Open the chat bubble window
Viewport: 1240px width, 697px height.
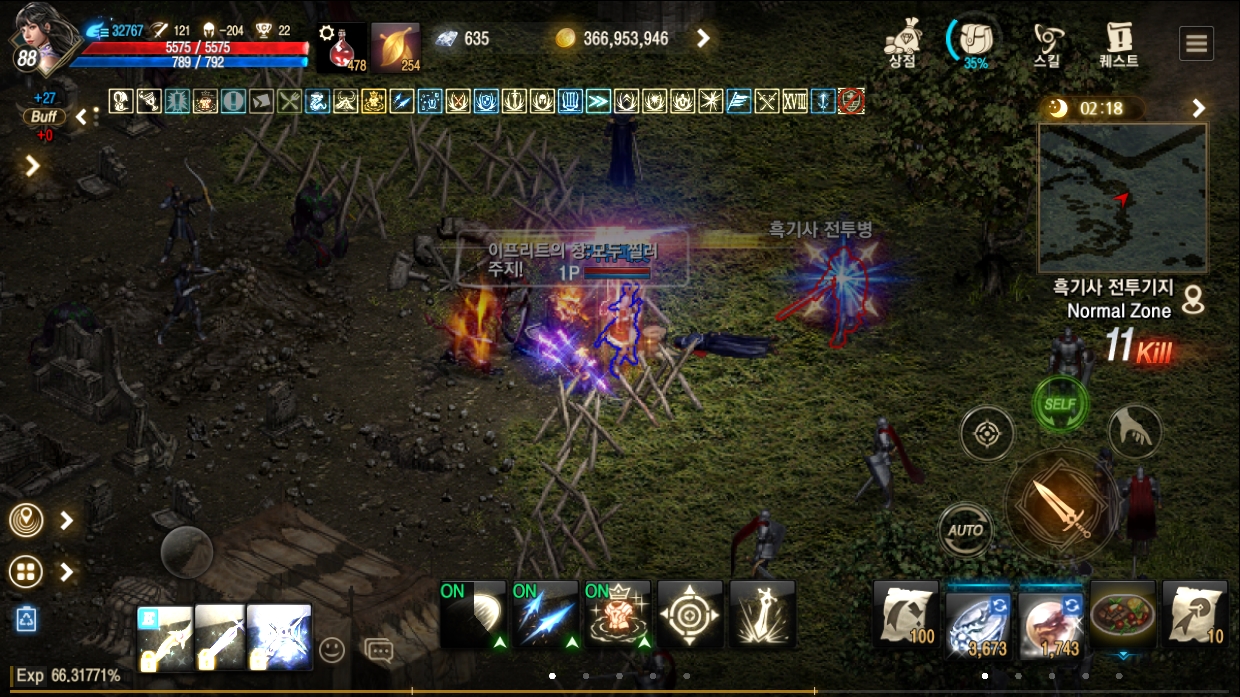point(379,650)
